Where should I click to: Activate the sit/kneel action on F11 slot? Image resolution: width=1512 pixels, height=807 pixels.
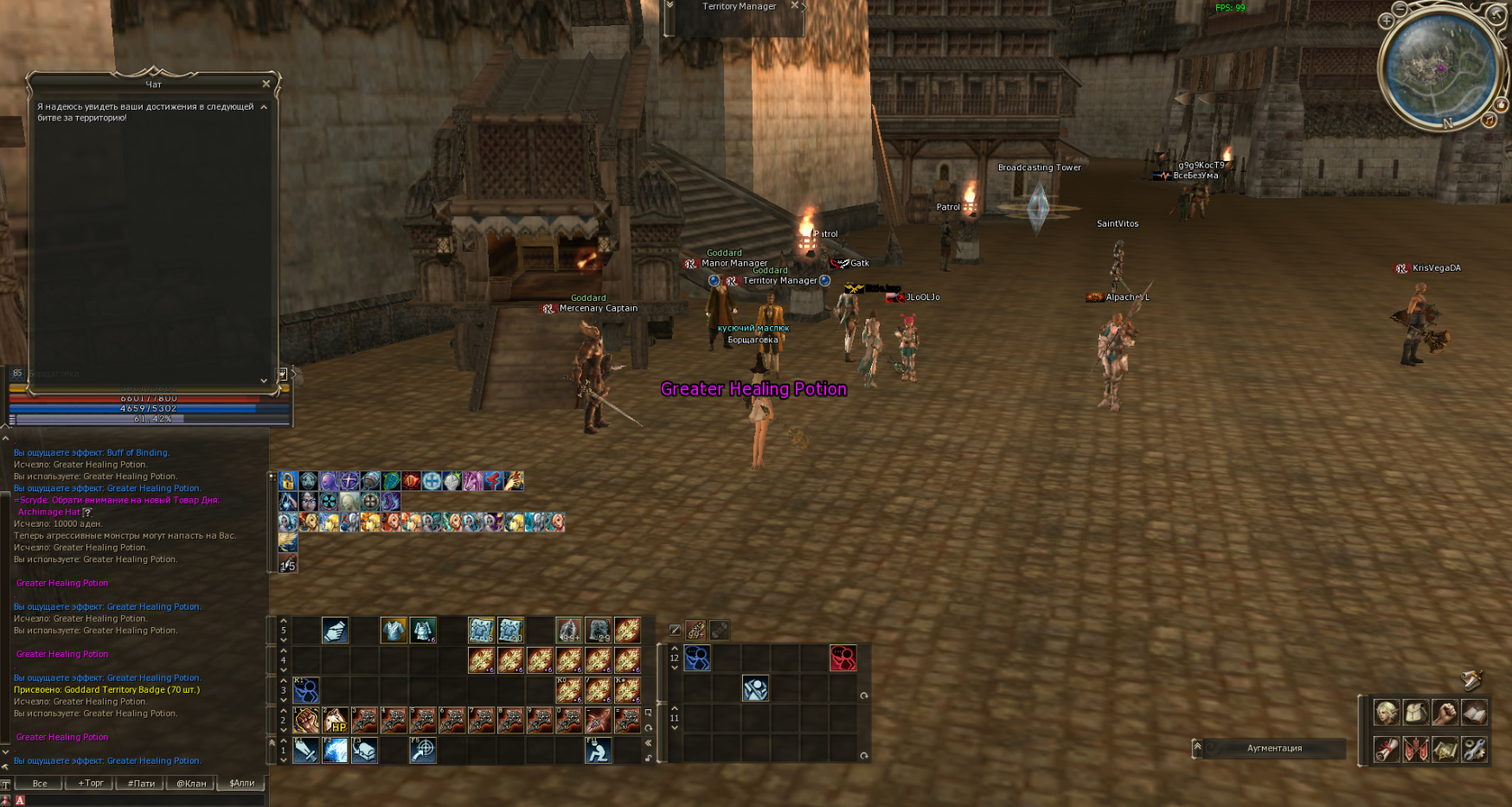click(x=598, y=750)
